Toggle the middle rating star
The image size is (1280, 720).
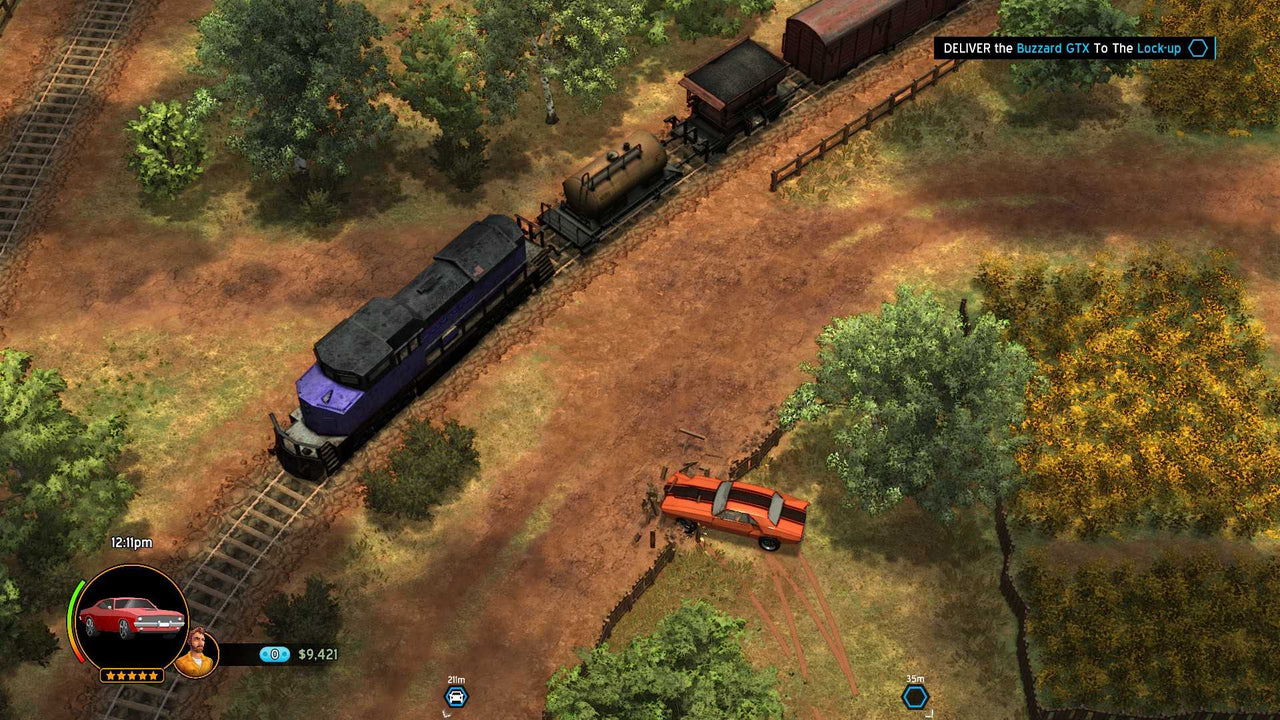click(x=131, y=674)
